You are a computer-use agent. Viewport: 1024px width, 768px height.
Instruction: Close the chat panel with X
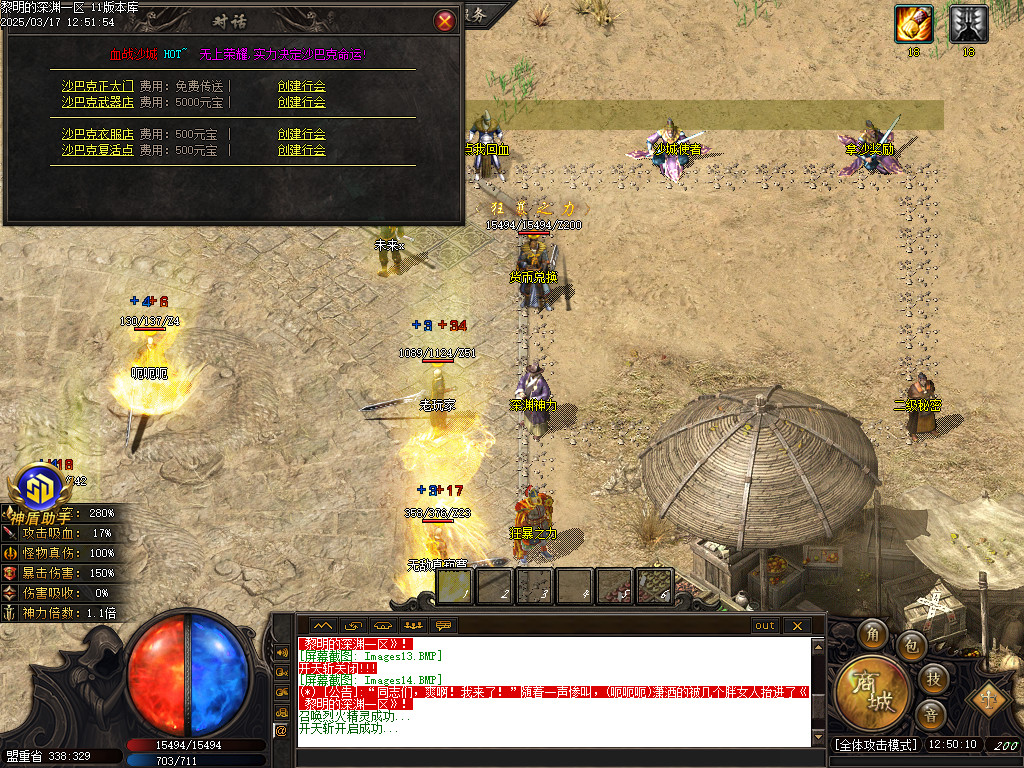coord(796,626)
